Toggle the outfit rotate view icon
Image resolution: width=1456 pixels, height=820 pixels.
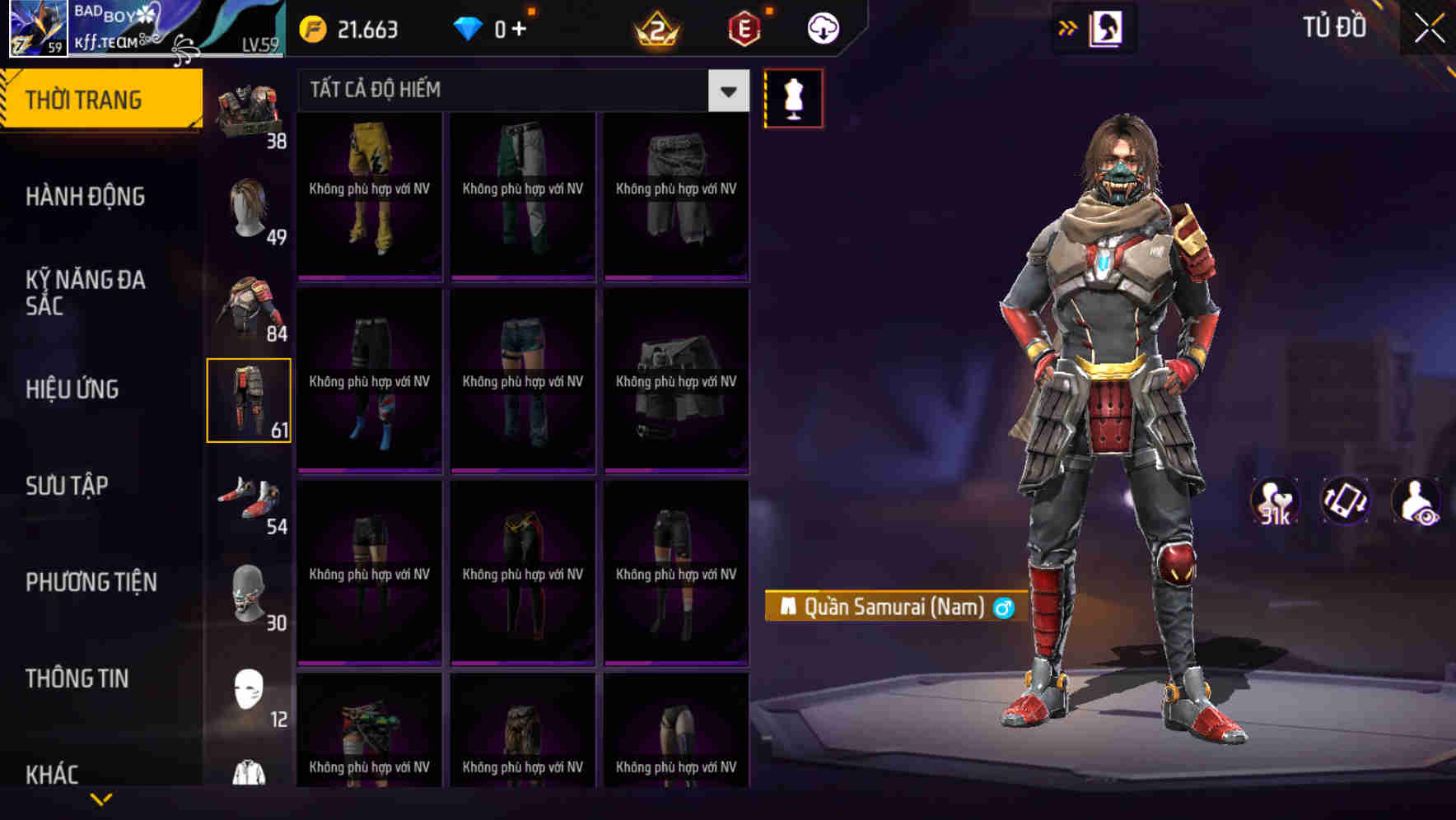coord(1347,501)
